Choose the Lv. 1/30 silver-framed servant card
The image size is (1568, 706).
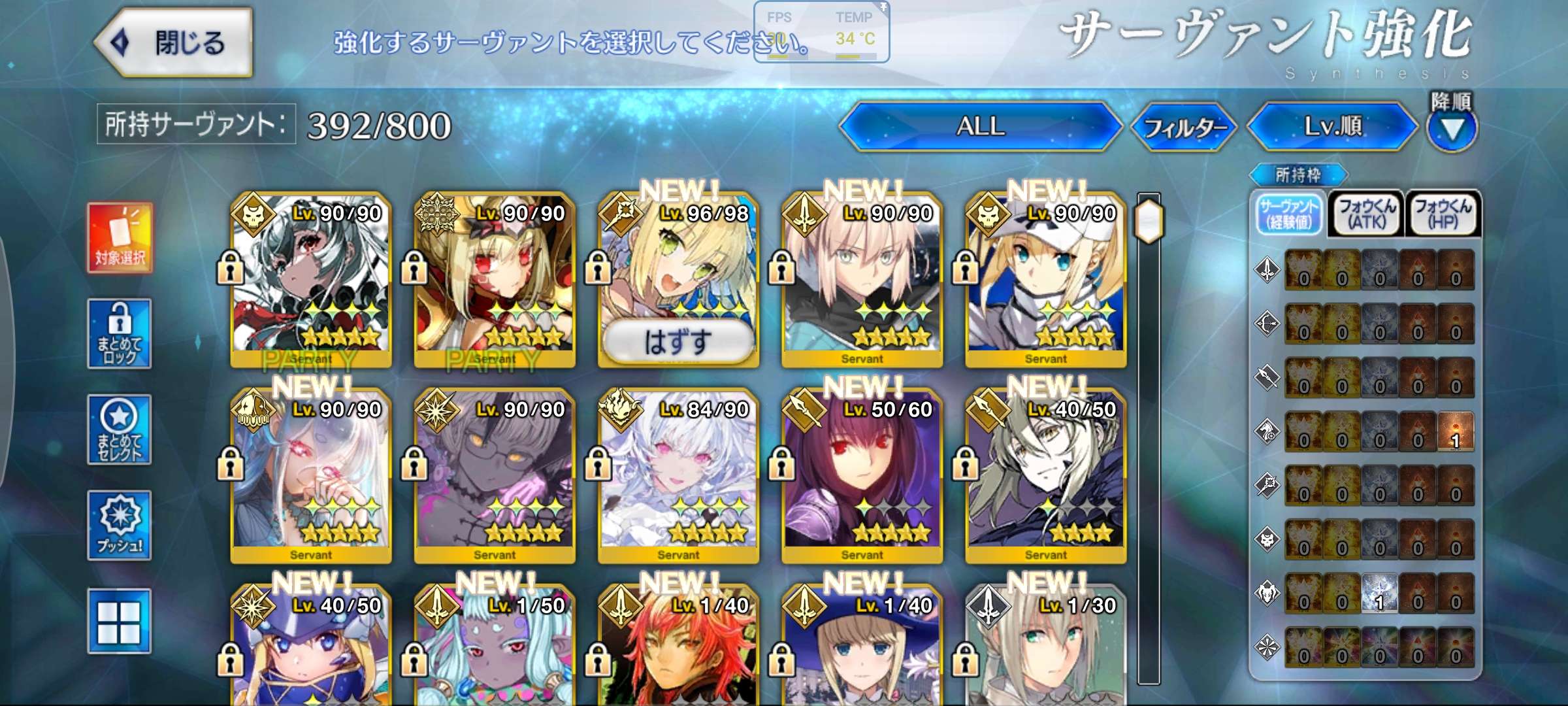click(x=1045, y=647)
